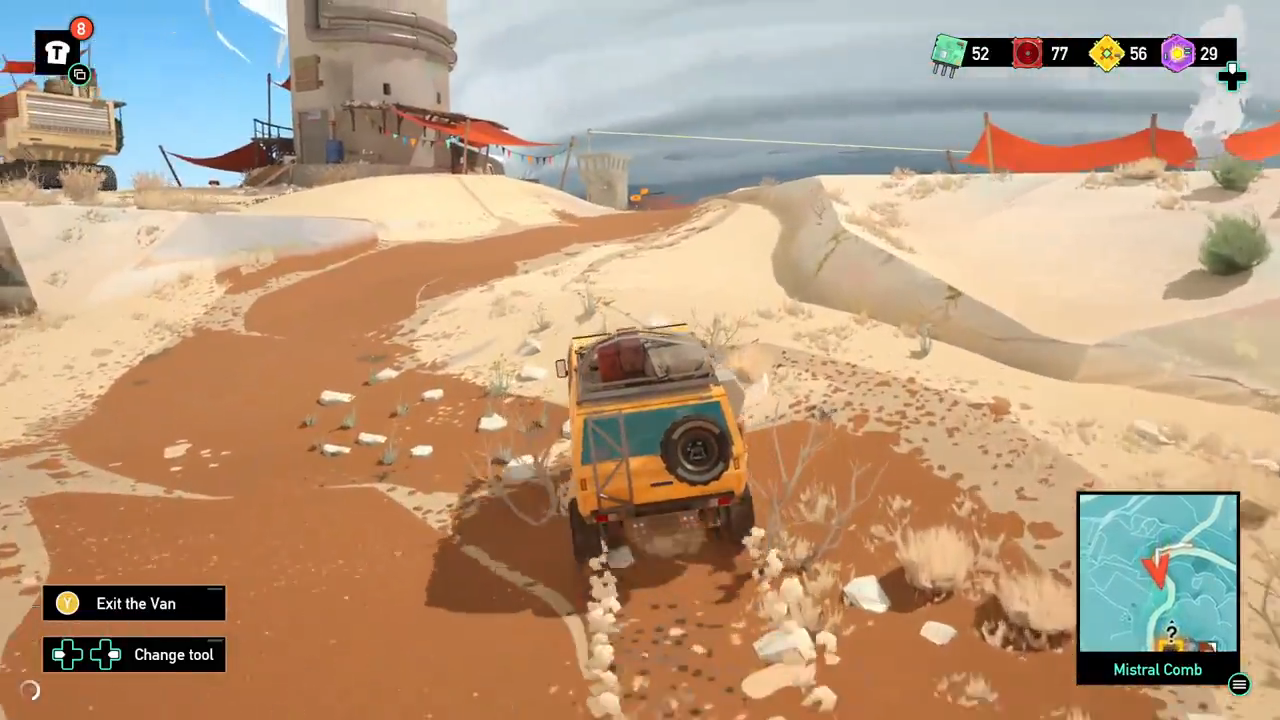Select the green circuit board resource icon
The width and height of the screenshot is (1280, 720).
948,53
